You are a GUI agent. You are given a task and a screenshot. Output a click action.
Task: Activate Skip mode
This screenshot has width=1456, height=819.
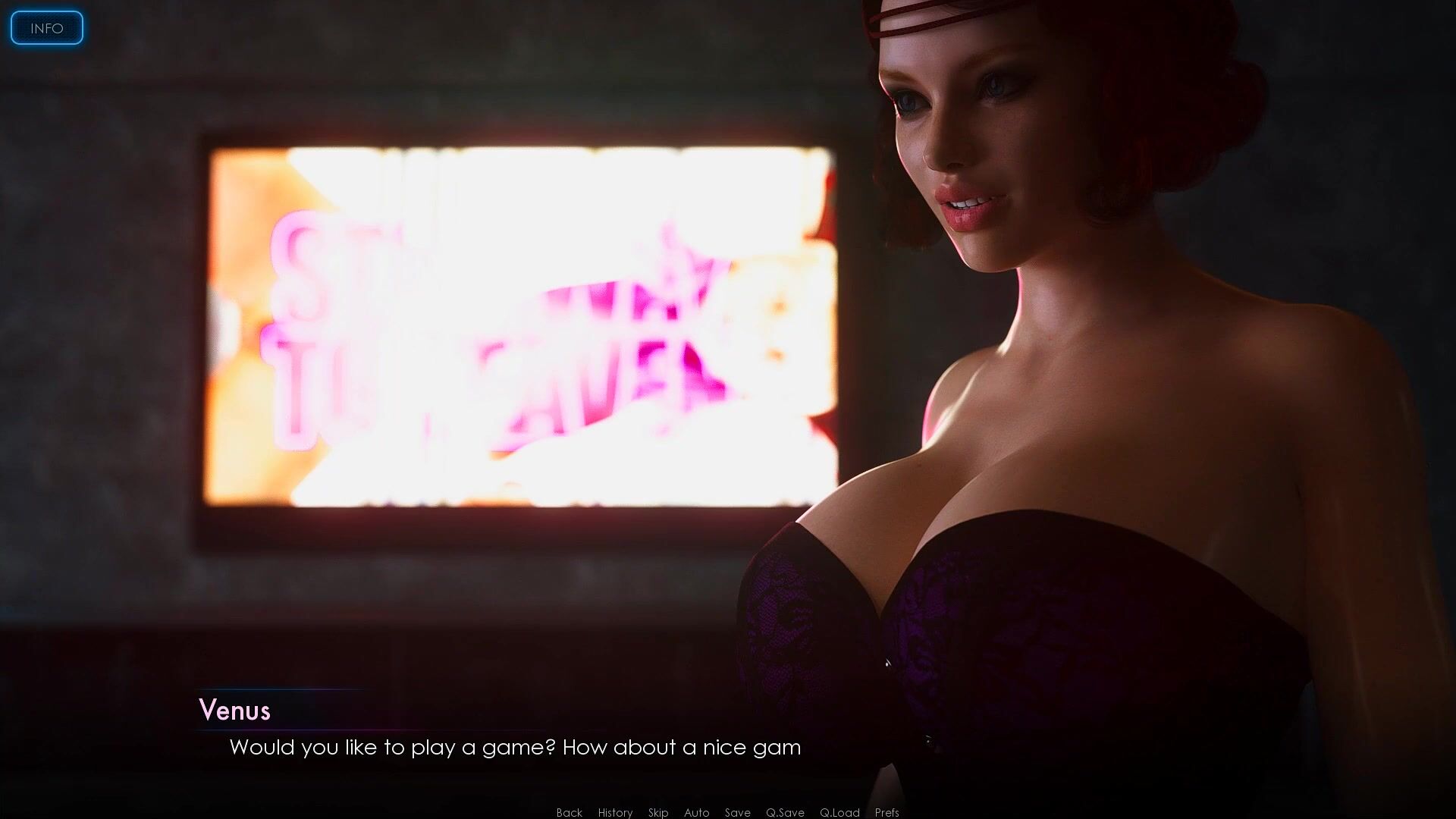click(658, 812)
